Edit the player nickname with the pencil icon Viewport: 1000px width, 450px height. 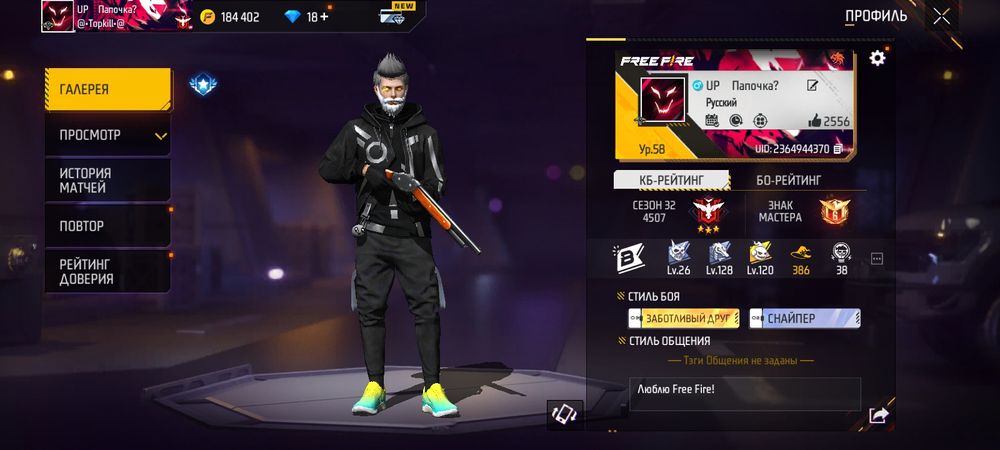click(x=813, y=86)
